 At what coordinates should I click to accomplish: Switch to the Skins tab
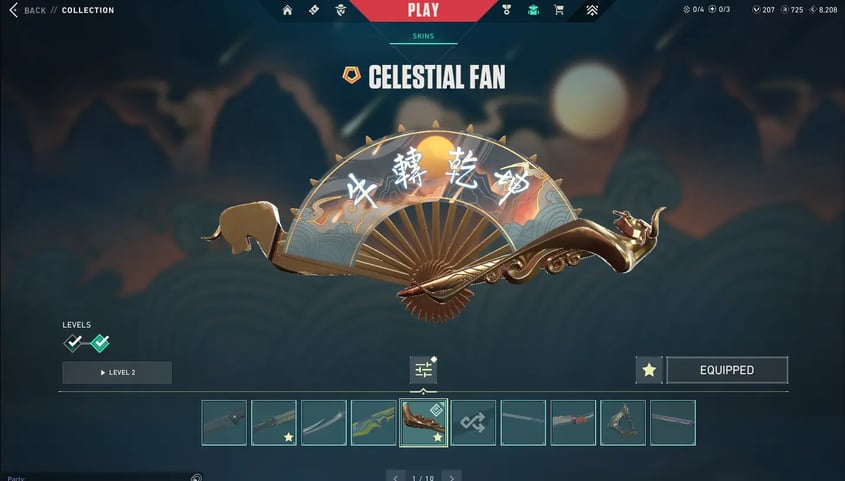click(423, 36)
